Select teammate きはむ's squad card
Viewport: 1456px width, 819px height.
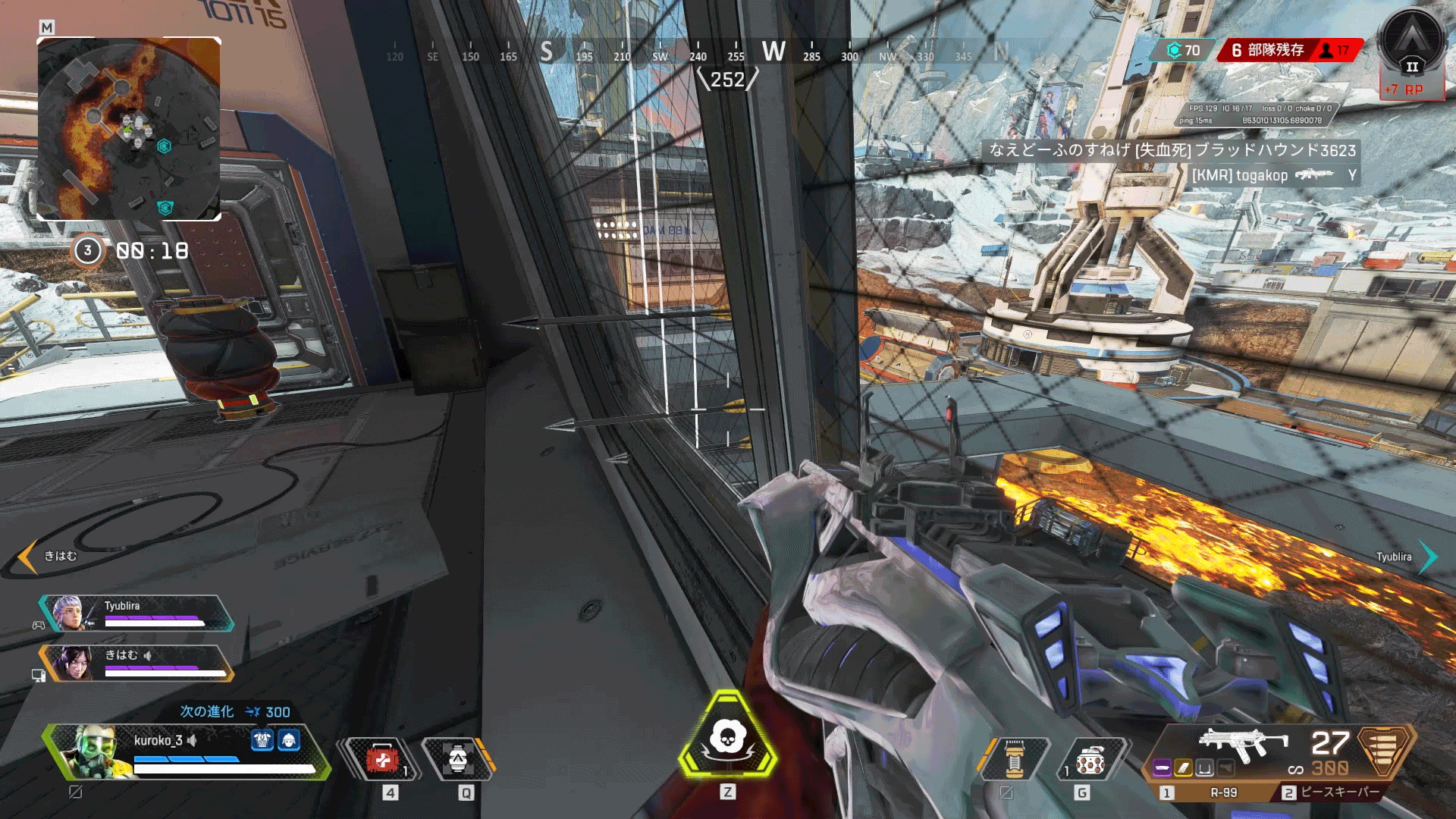point(136,663)
